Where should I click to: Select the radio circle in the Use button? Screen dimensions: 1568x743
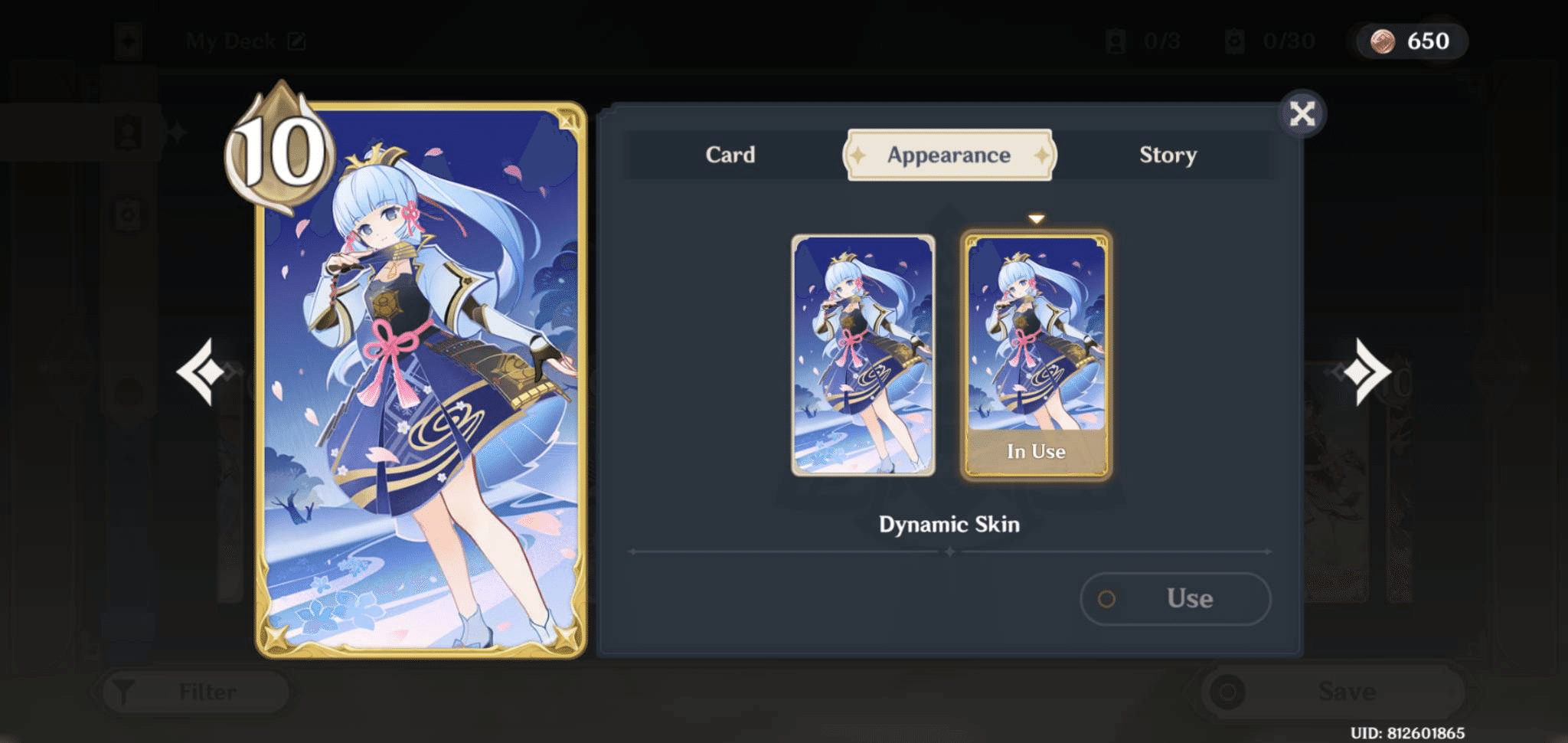pos(1106,600)
